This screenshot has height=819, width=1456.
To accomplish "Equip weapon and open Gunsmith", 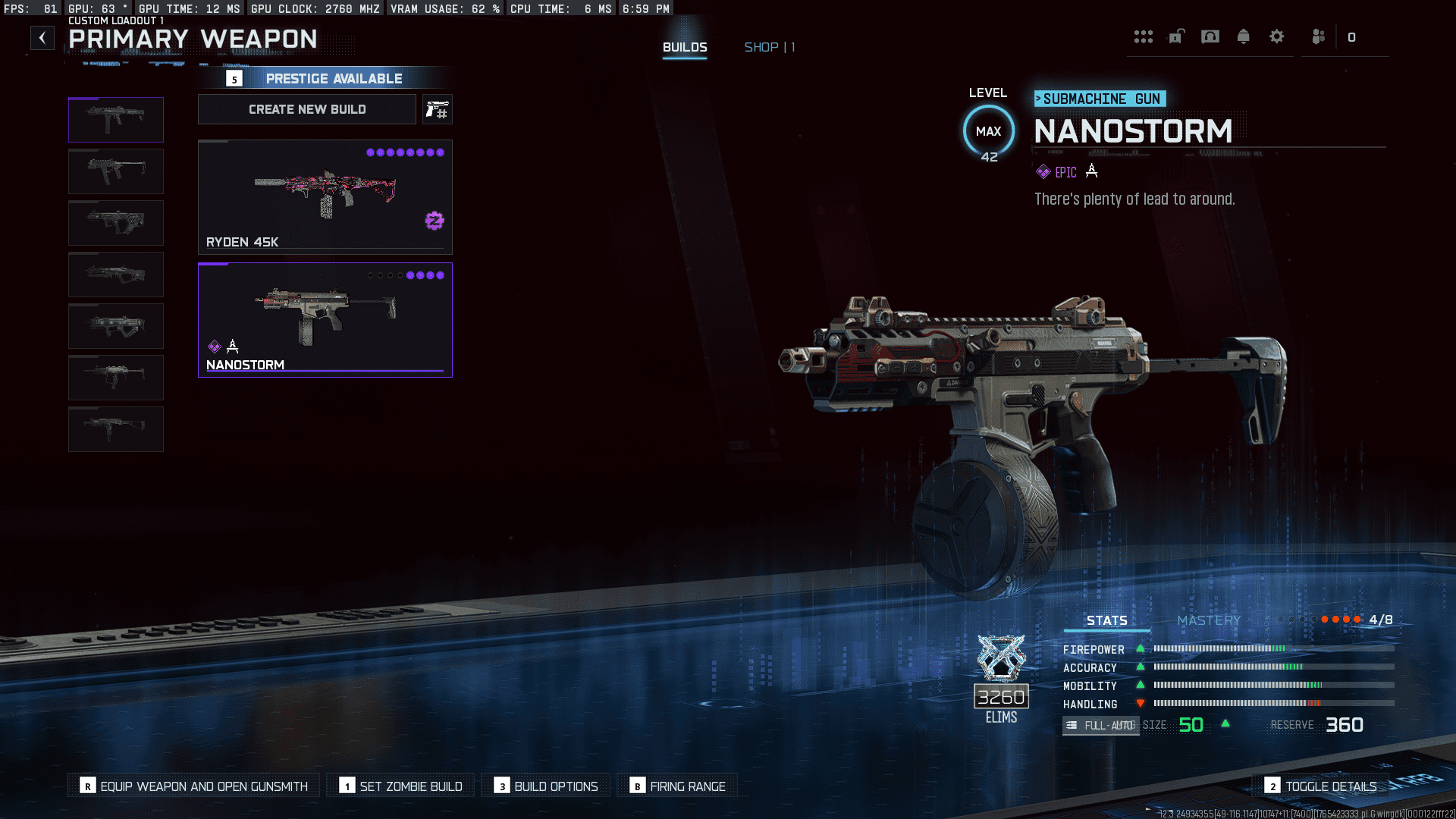I will click(194, 786).
